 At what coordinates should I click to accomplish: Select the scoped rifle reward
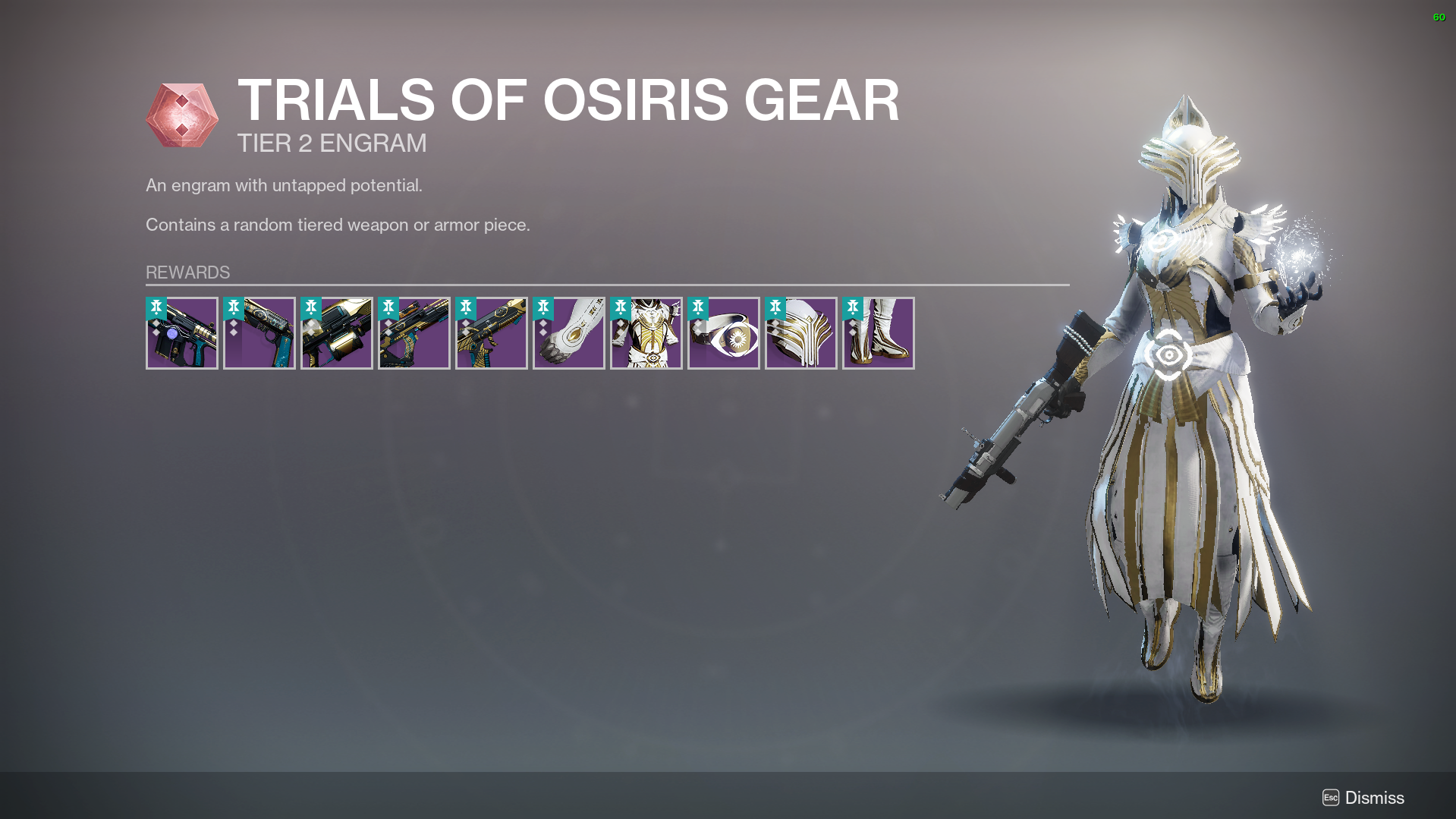[x=414, y=333]
